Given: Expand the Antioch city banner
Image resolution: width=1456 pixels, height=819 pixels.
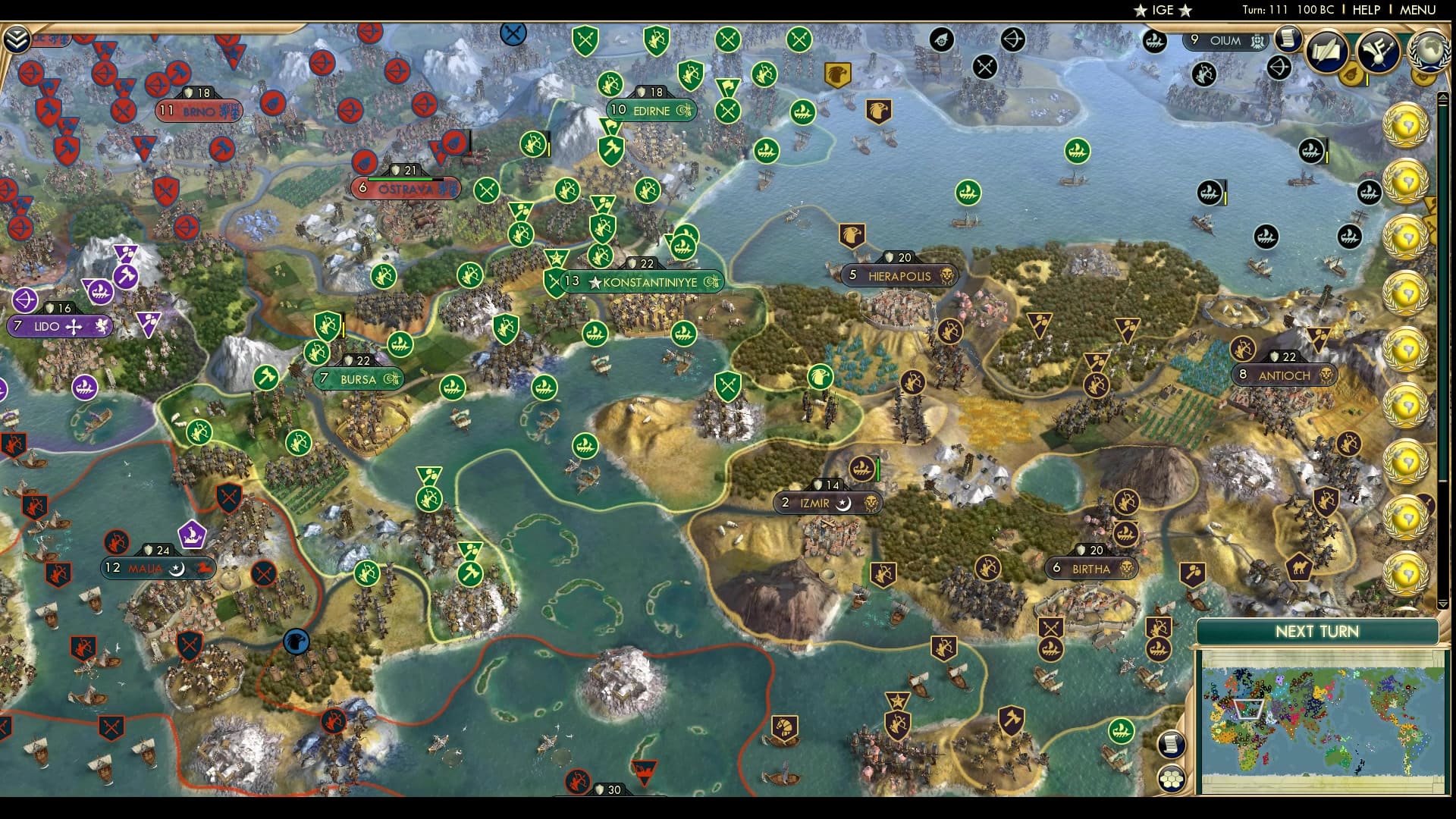Looking at the screenshot, I should 1282,373.
